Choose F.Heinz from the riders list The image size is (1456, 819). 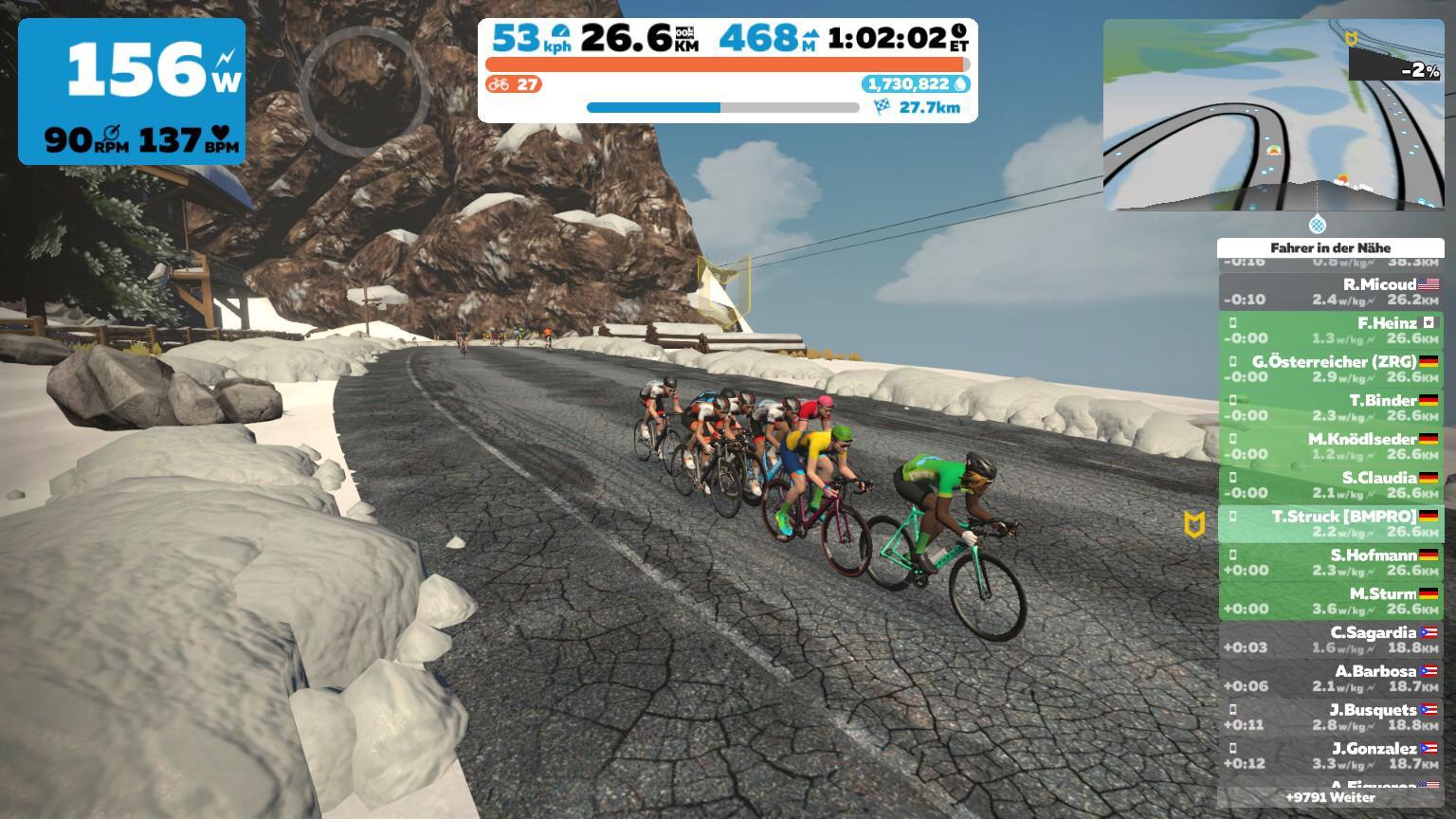click(x=1330, y=330)
